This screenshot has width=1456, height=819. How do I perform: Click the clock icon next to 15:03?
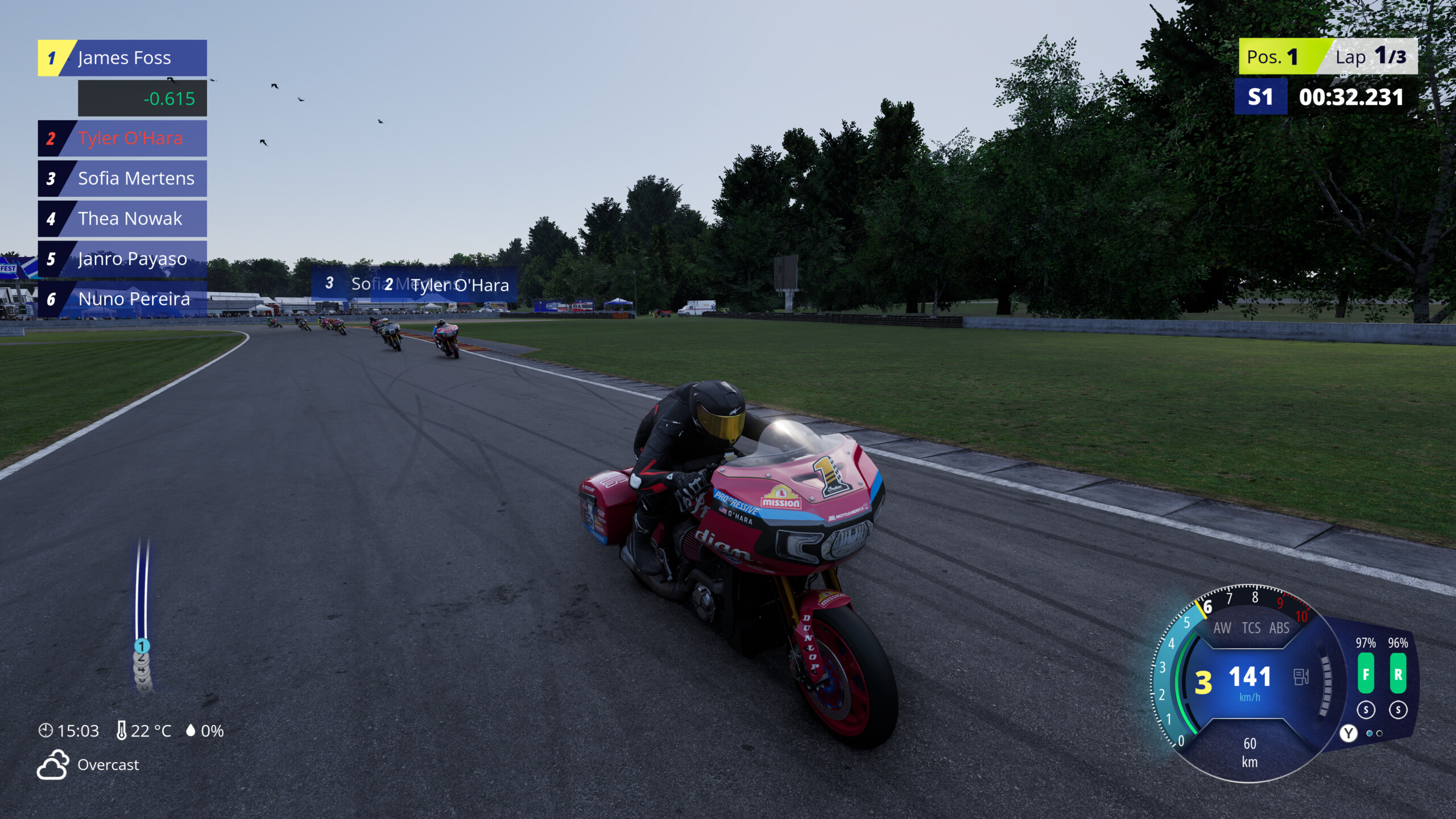point(45,731)
